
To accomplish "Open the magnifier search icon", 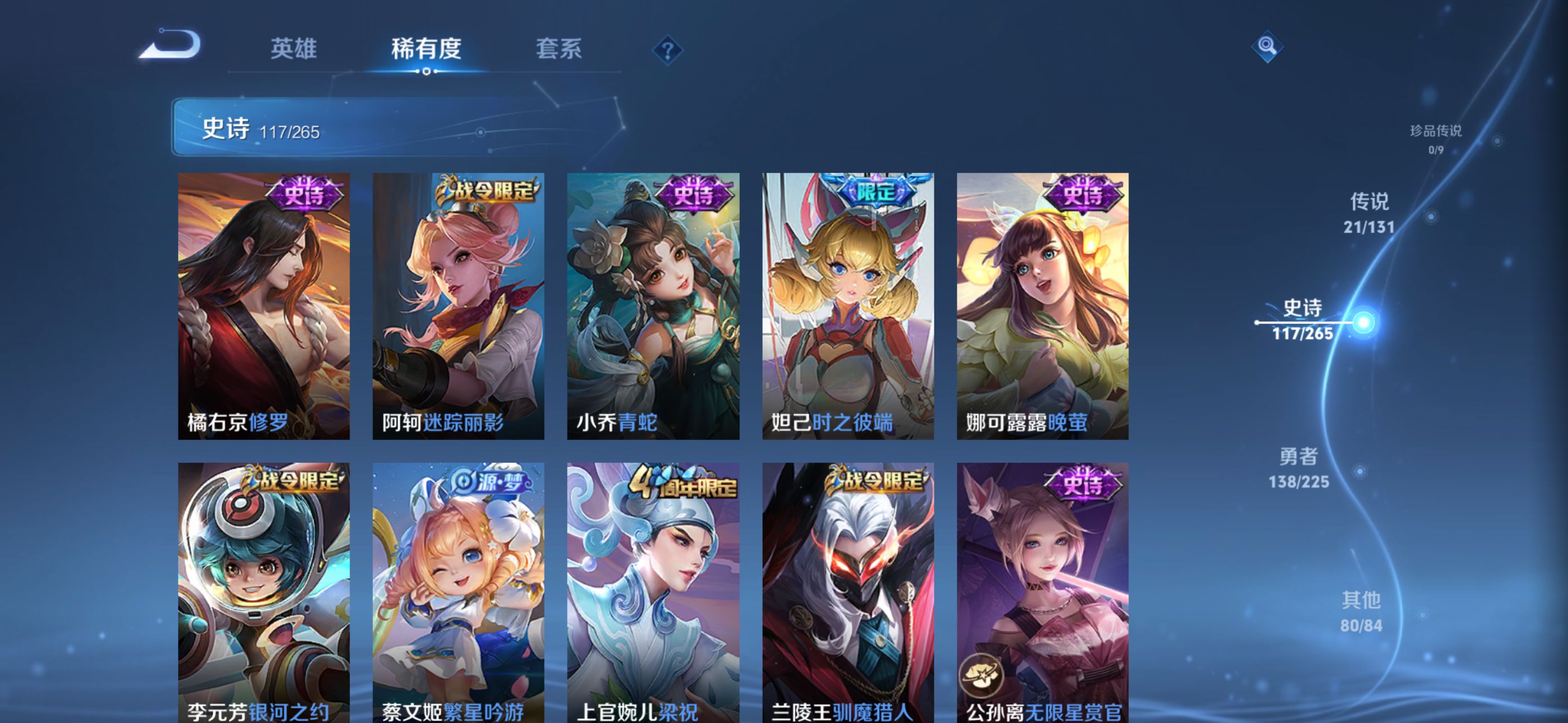I will [x=1267, y=47].
